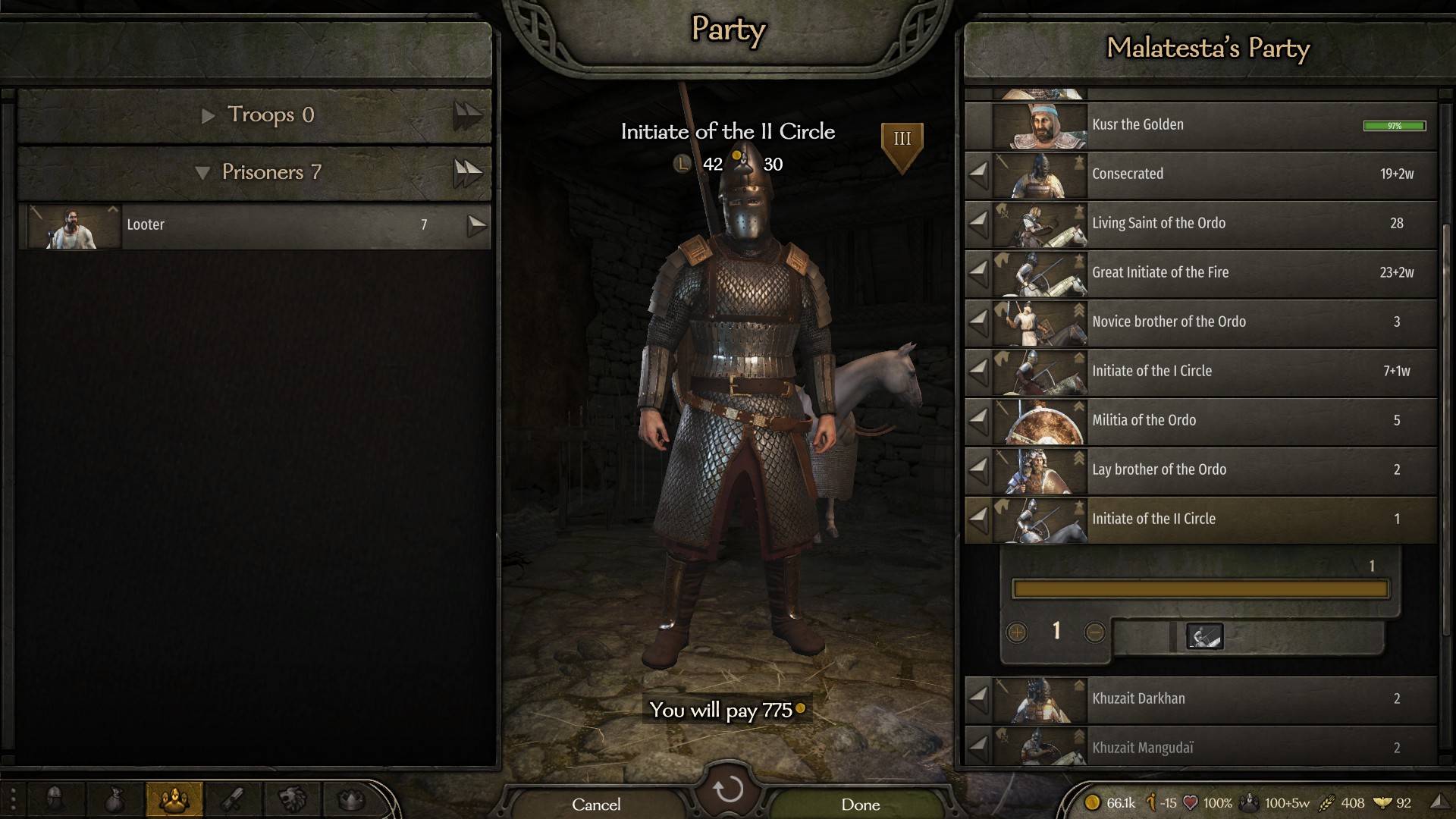The width and height of the screenshot is (1456, 819).
Task: Transfer all prisoners with double-arrow button
Action: click(468, 173)
